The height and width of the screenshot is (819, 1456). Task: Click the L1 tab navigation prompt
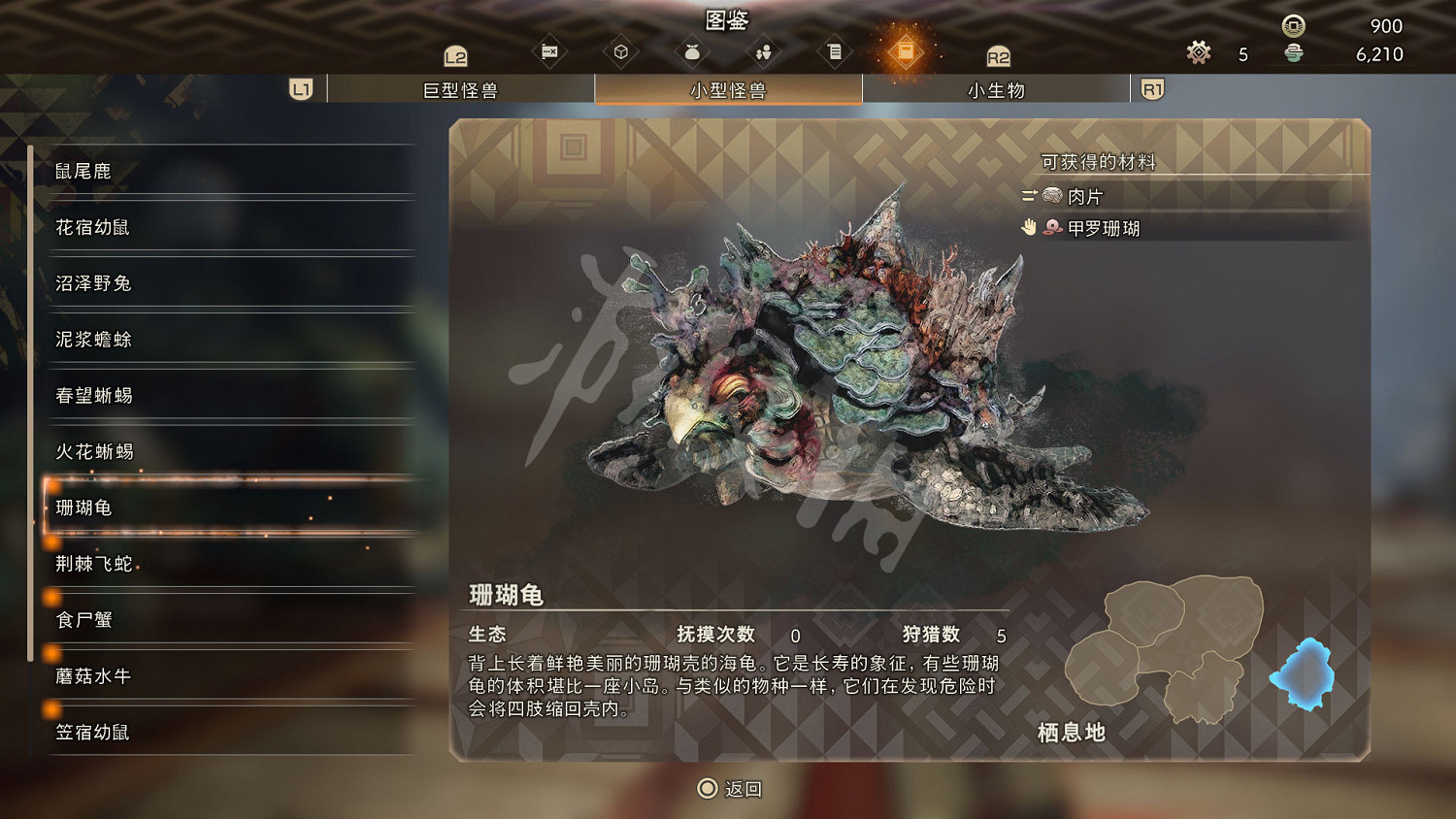[301, 88]
